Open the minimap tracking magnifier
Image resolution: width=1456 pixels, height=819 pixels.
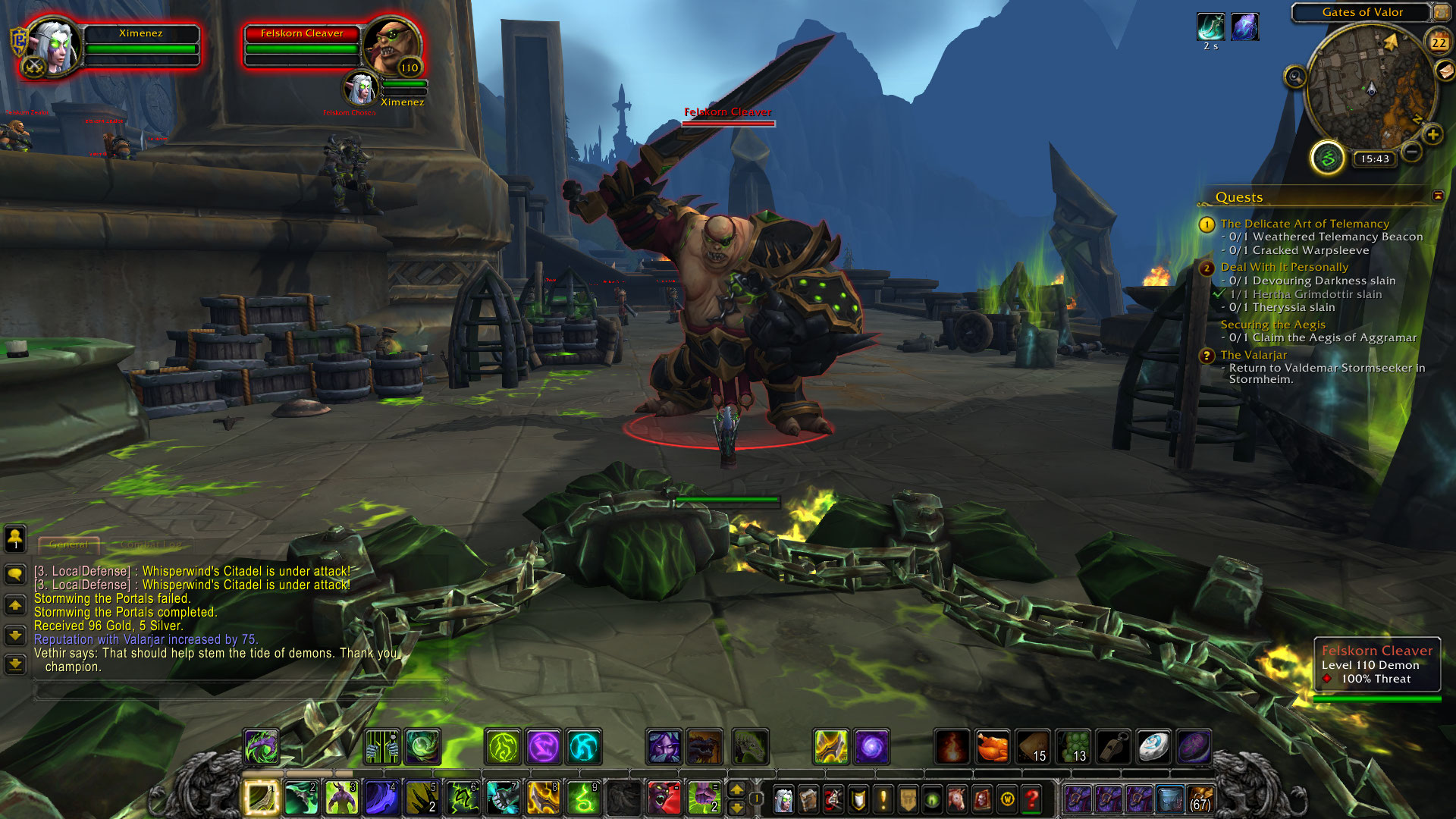(1295, 77)
